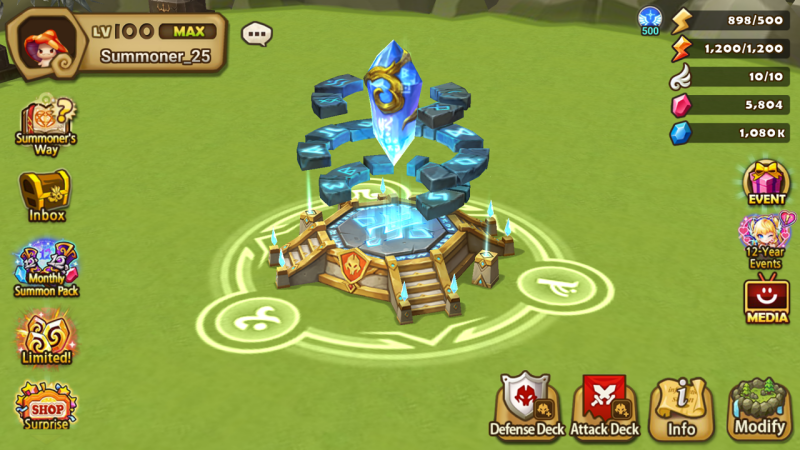The width and height of the screenshot is (800, 450).
Task: Open Summoner's Way guide
Action: coord(46,123)
